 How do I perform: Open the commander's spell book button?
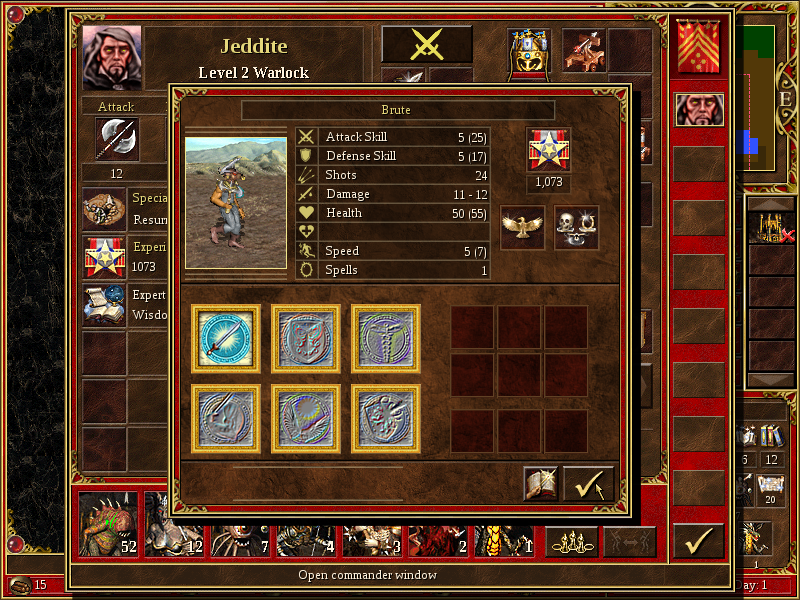(x=541, y=484)
